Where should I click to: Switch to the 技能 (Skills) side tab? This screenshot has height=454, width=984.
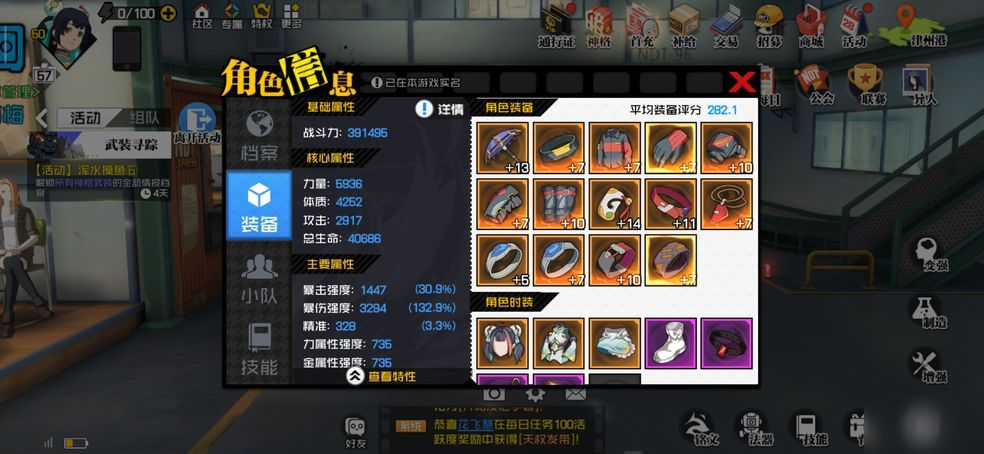(259, 349)
